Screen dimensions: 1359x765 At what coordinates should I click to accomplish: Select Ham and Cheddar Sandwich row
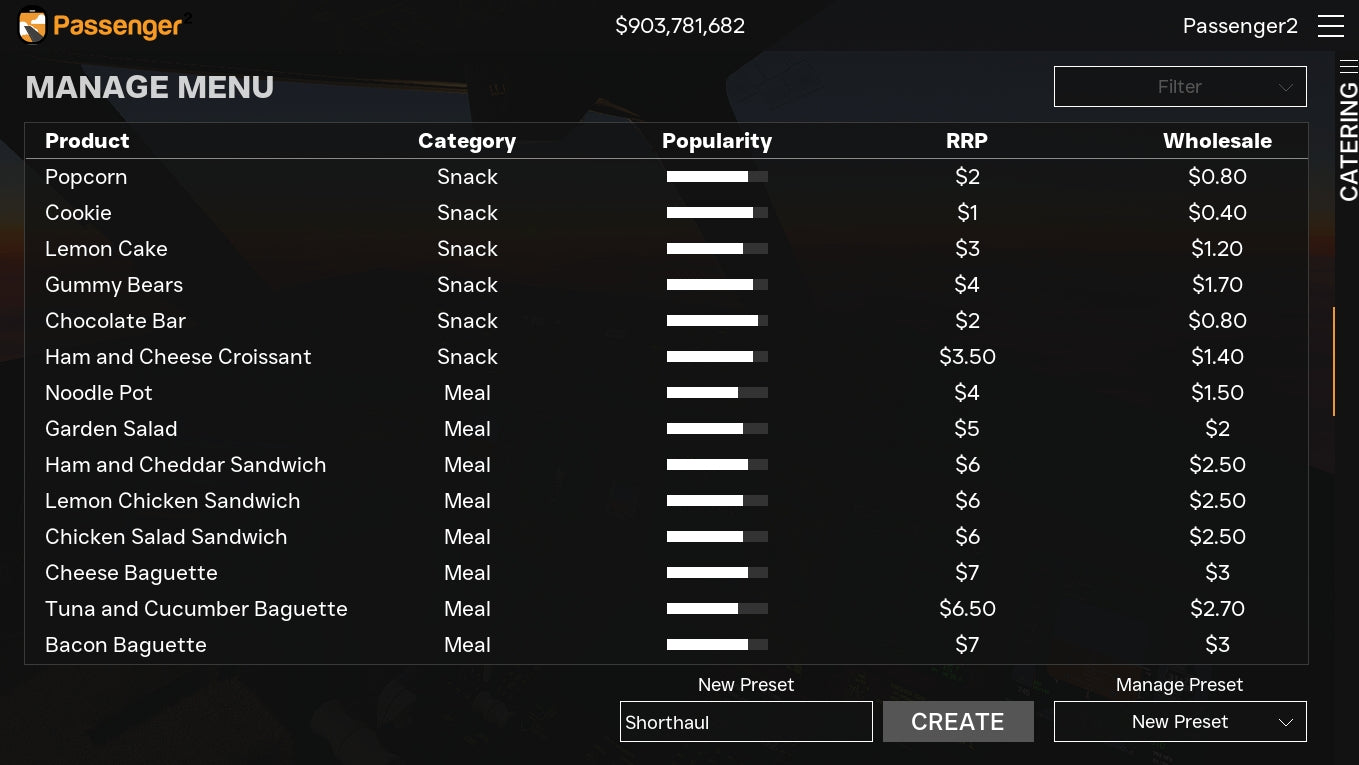pos(185,465)
